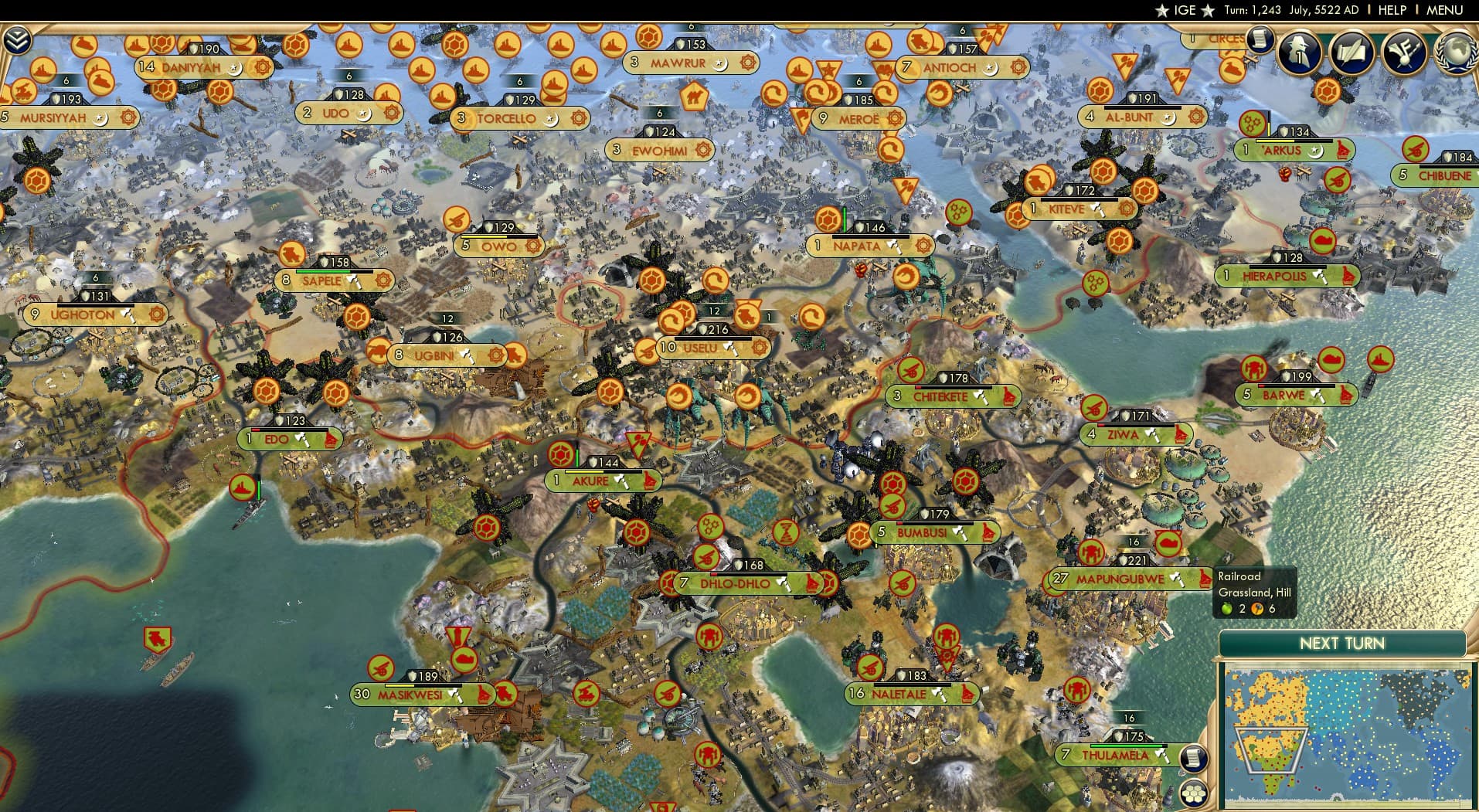Open the World Congress globe icon

[1454, 53]
